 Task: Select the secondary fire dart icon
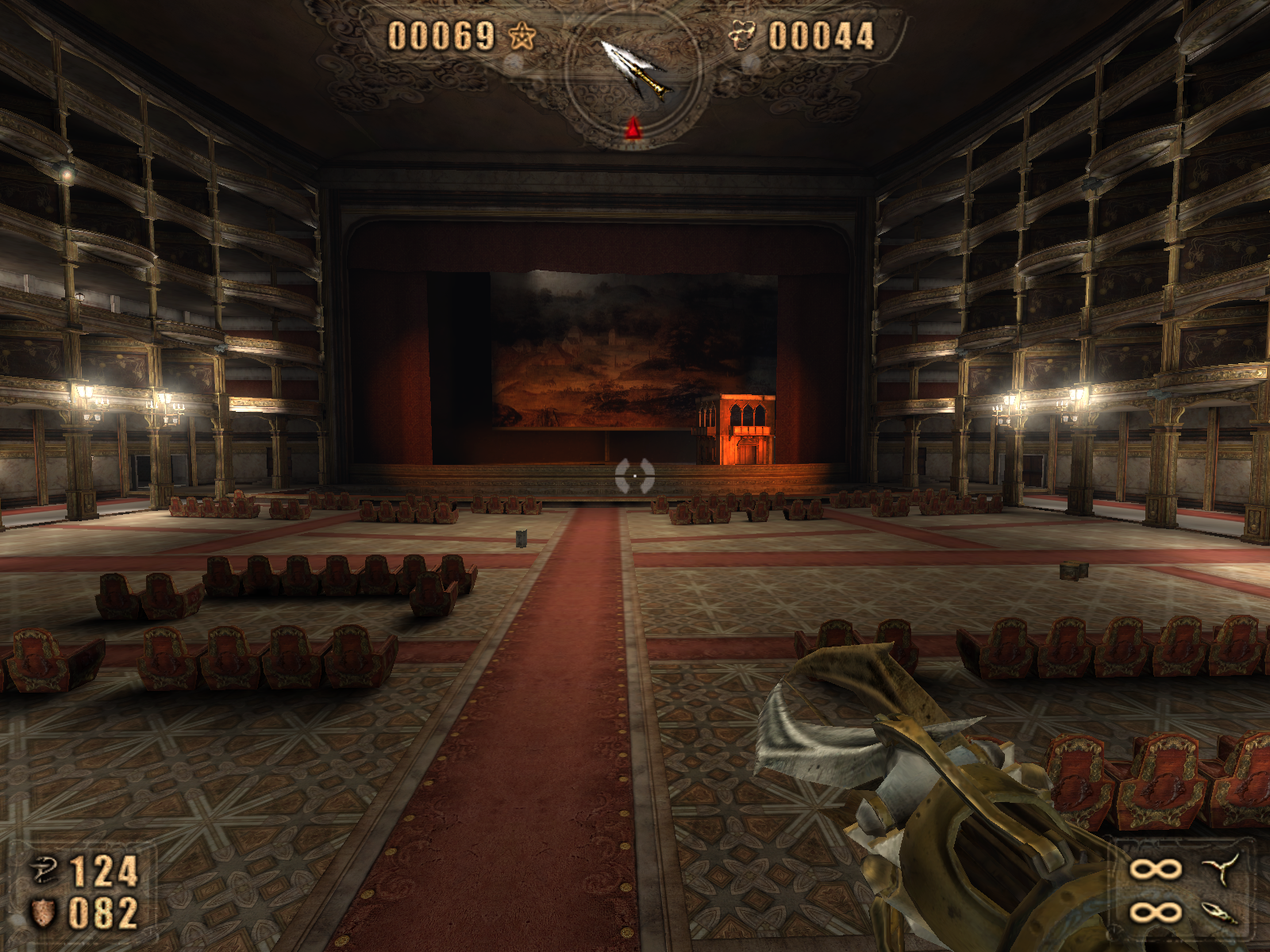[x=1220, y=912]
